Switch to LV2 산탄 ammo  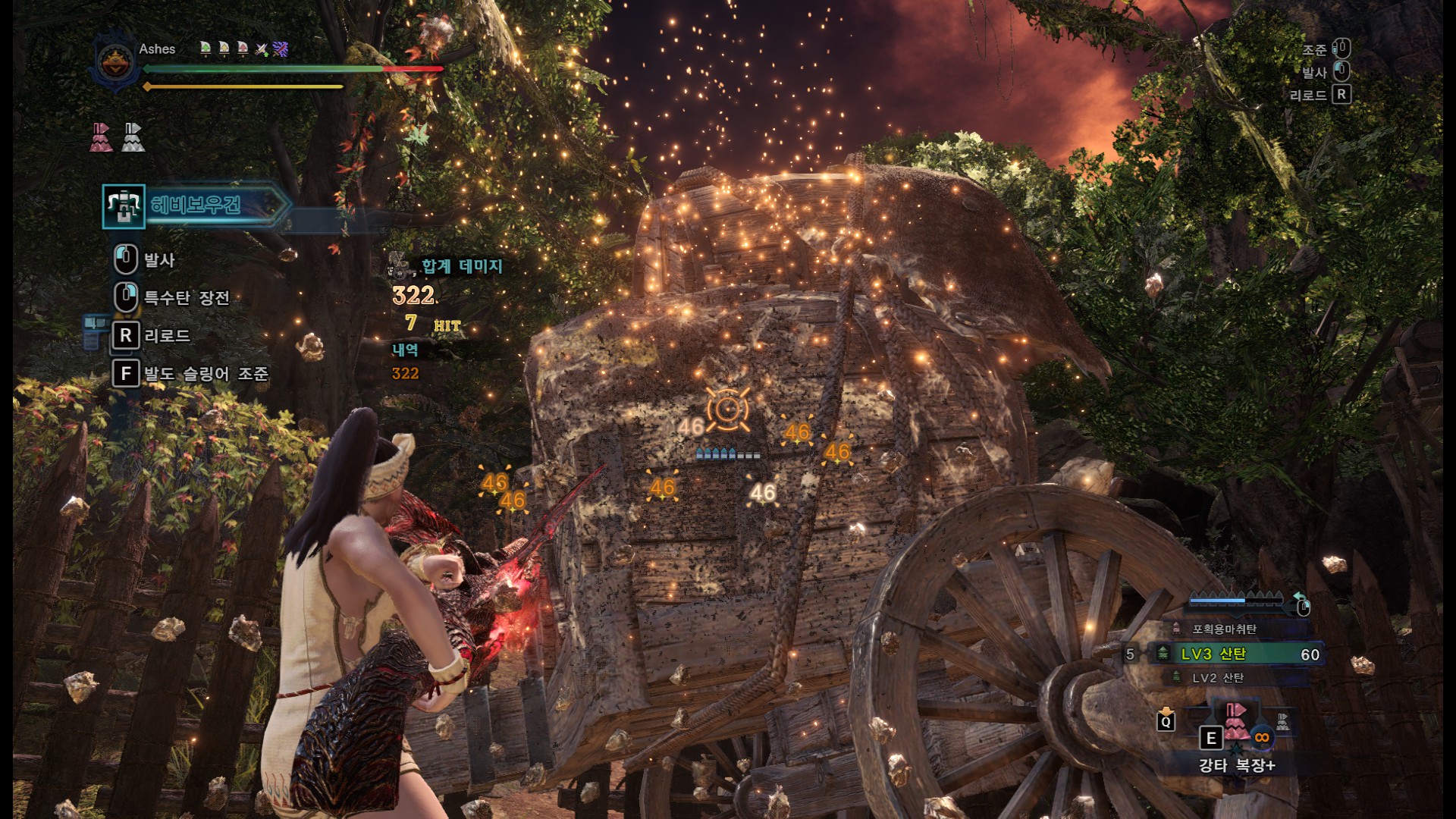(1218, 677)
